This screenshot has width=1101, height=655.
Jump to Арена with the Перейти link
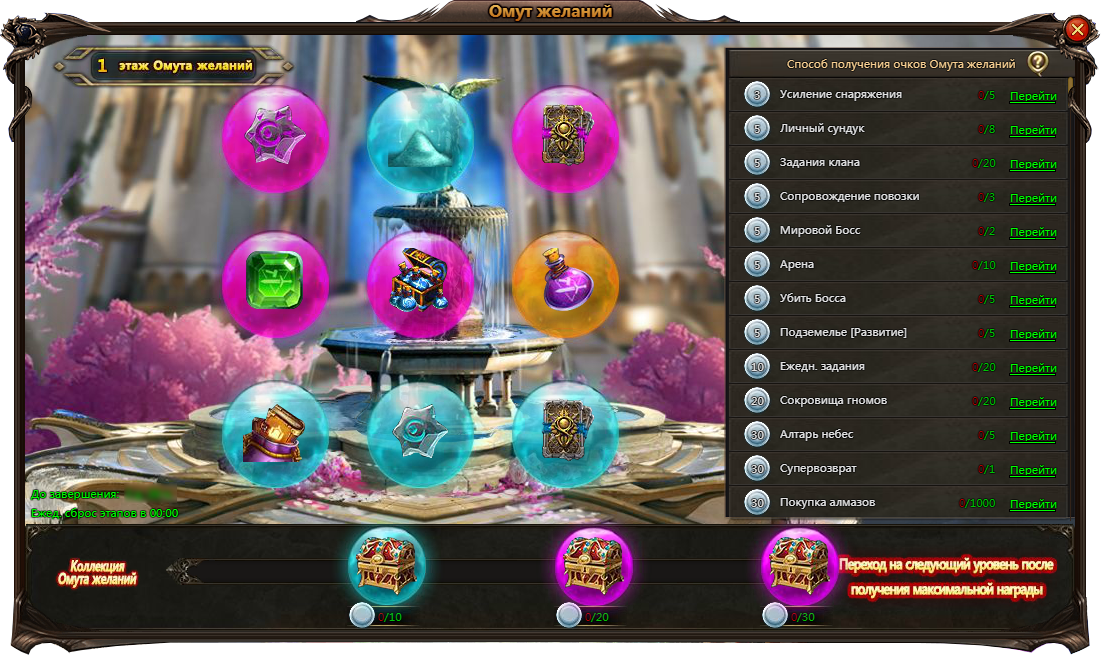click(1033, 266)
